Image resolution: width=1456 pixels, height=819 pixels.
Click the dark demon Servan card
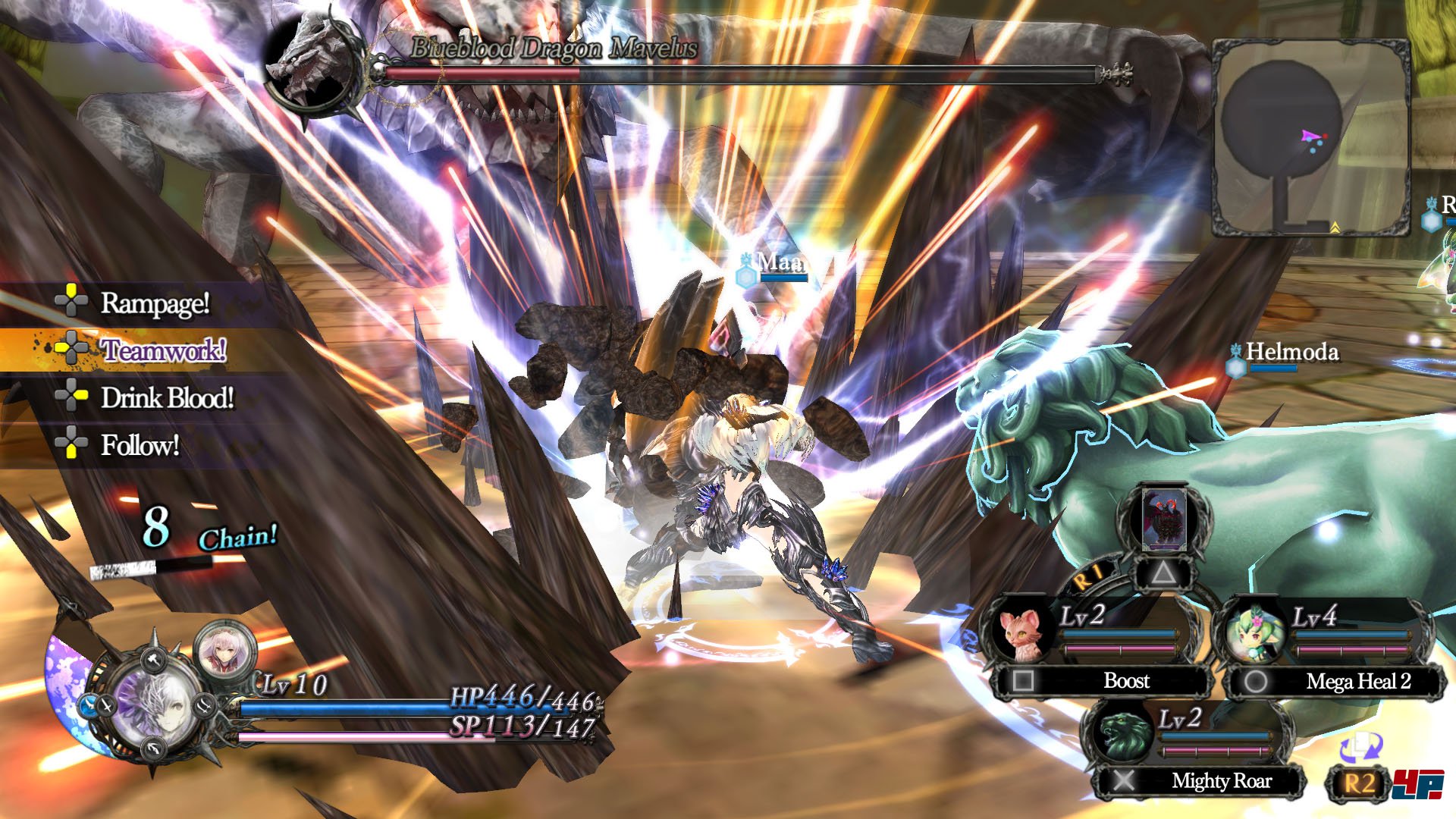pyautogui.click(x=1163, y=520)
